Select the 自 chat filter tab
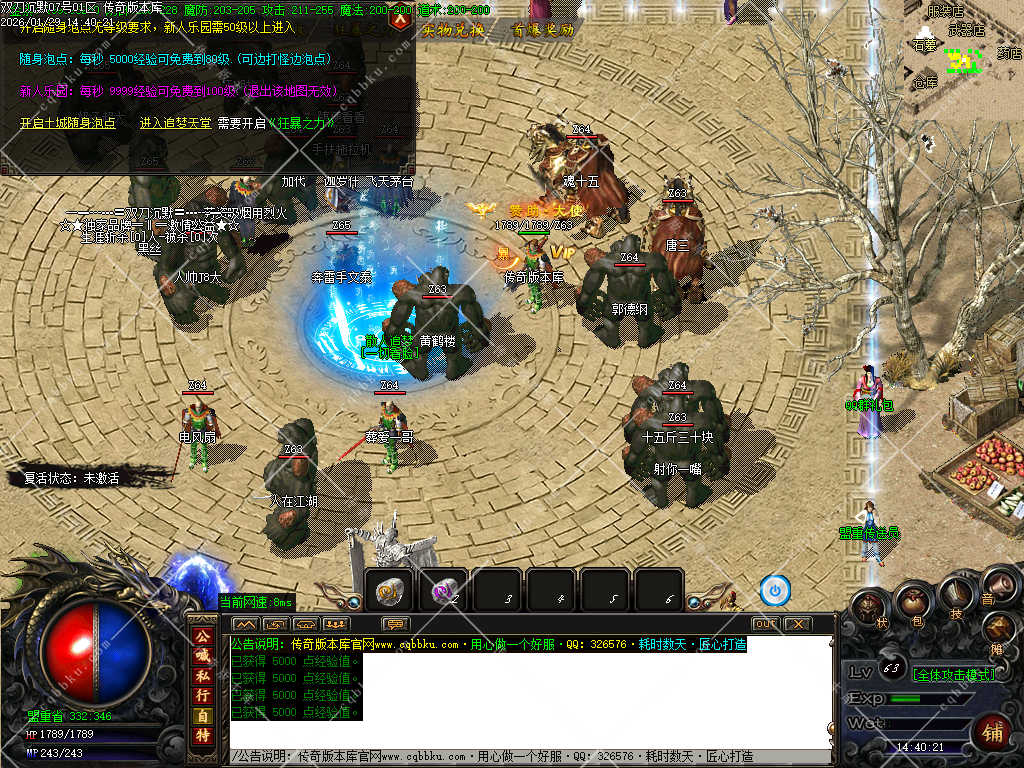The width and height of the screenshot is (1024, 768). click(202, 716)
